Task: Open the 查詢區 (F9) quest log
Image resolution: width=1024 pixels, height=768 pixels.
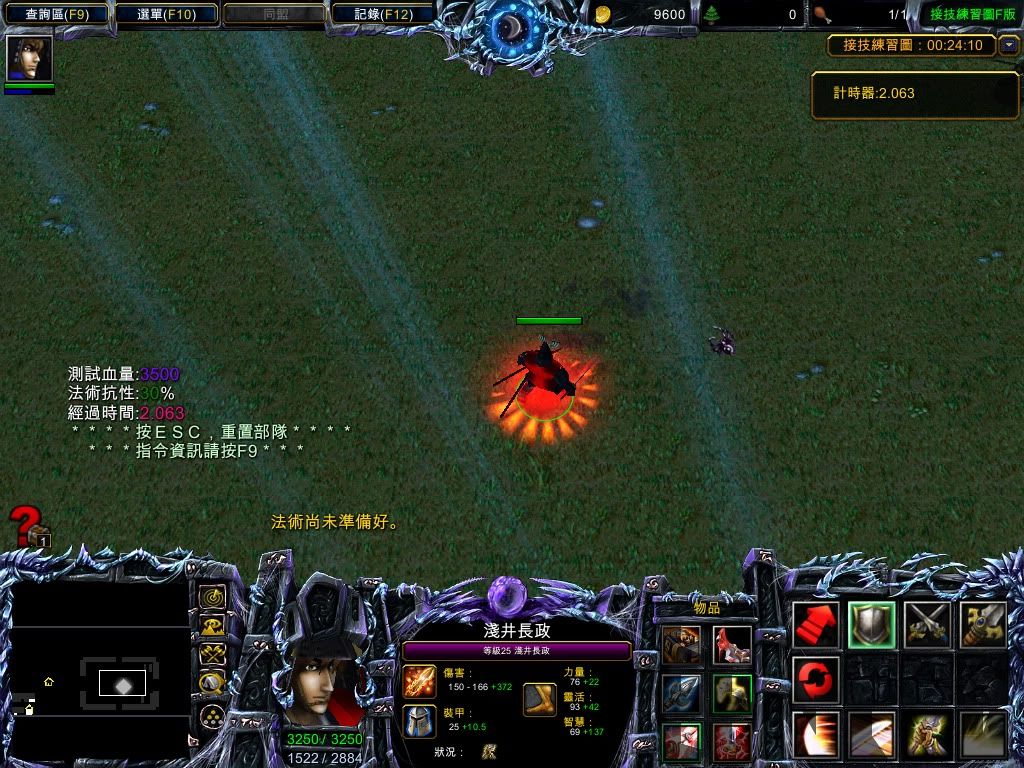Action: pyautogui.click(x=56, y=14)
